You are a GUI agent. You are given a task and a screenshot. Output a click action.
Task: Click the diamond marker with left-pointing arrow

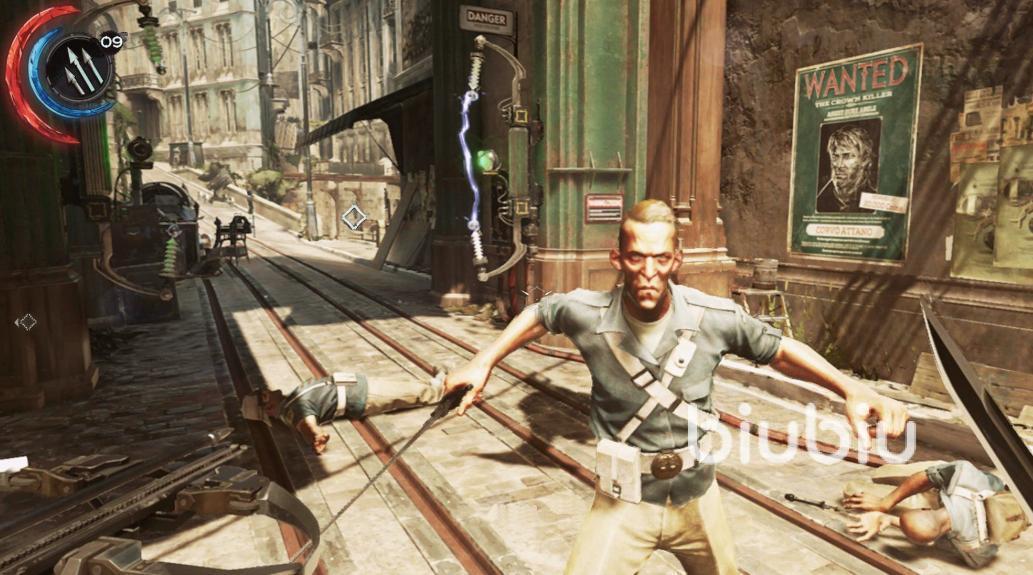coord(26,322)
